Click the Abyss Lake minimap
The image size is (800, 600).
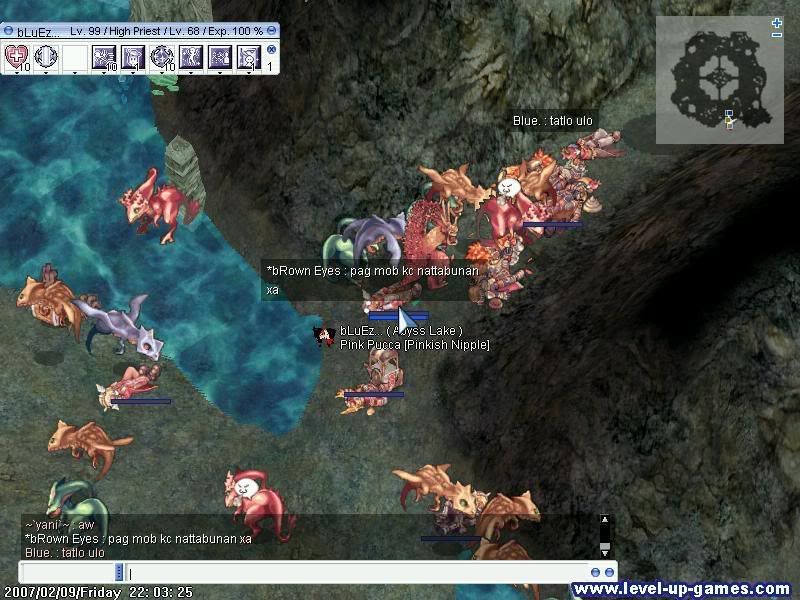click(x=718, y=81)
